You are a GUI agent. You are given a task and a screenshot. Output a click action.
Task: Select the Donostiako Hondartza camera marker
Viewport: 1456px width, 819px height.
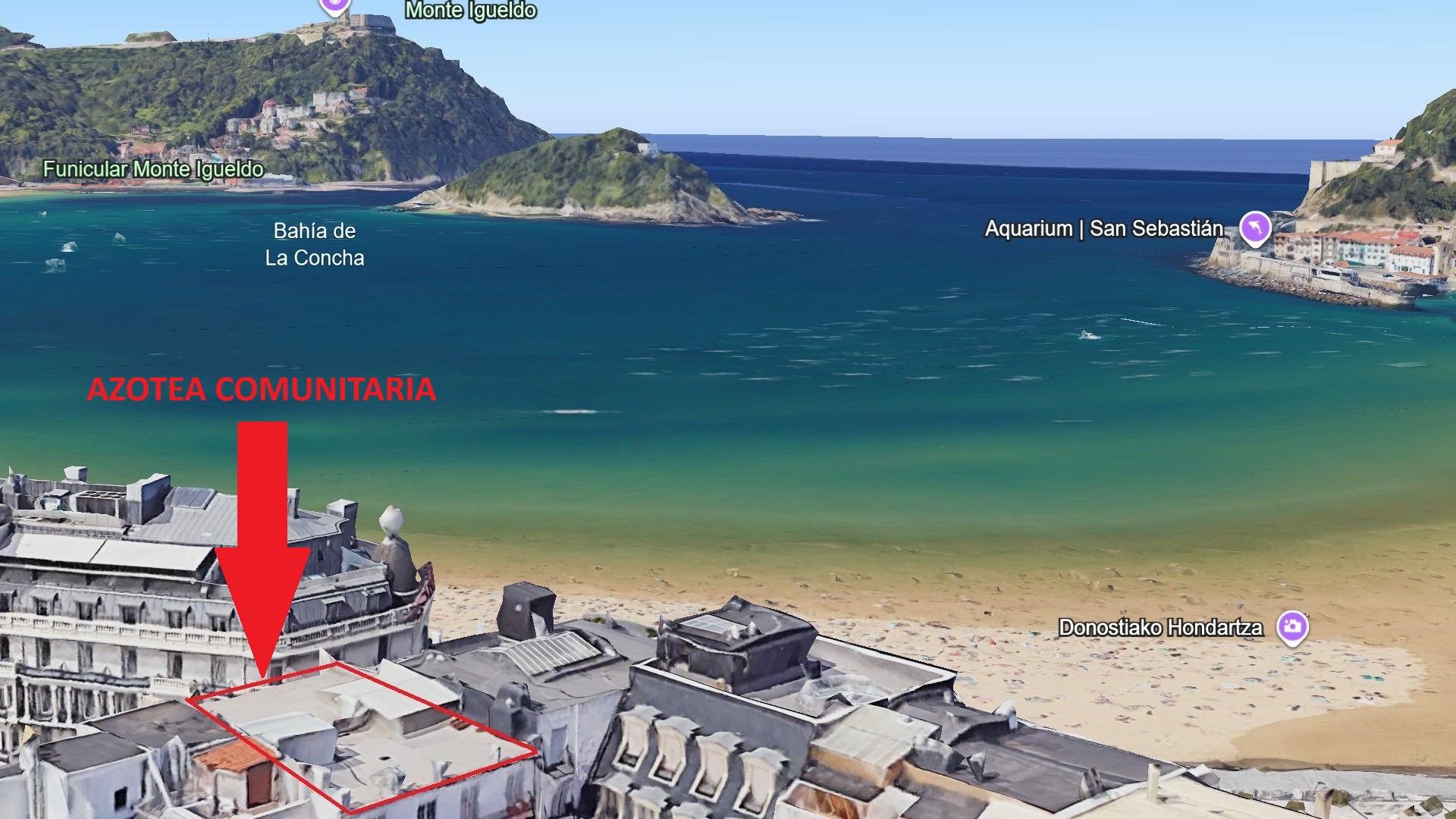[1292, 626]
